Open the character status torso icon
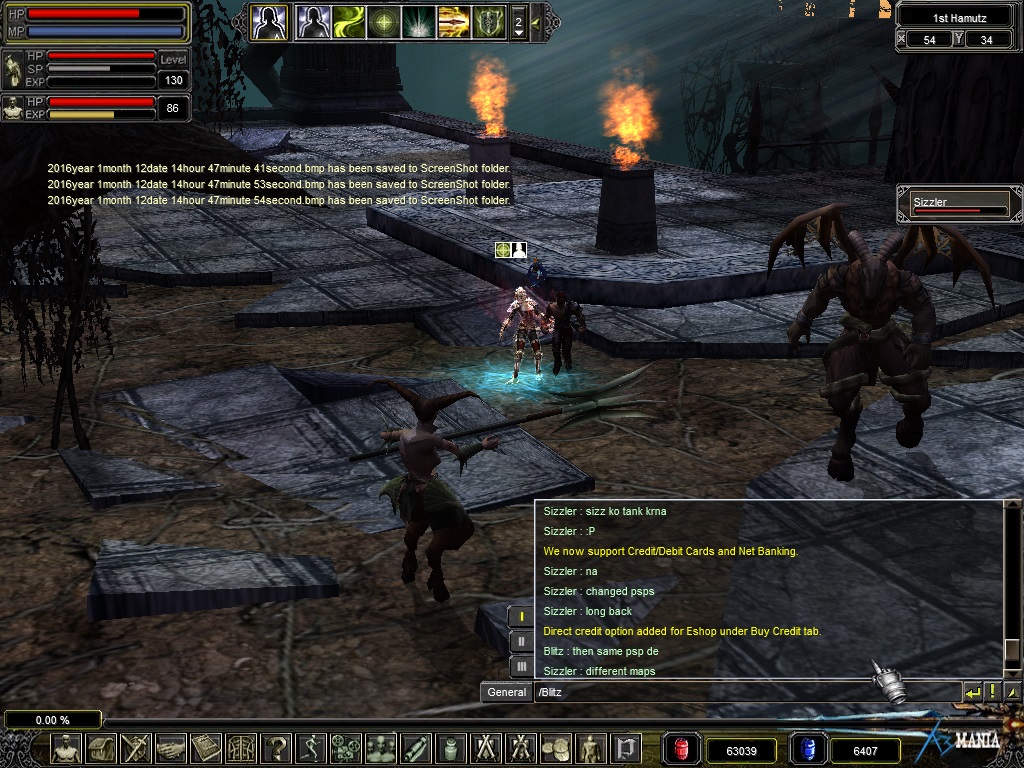 (x=67, y=748)
